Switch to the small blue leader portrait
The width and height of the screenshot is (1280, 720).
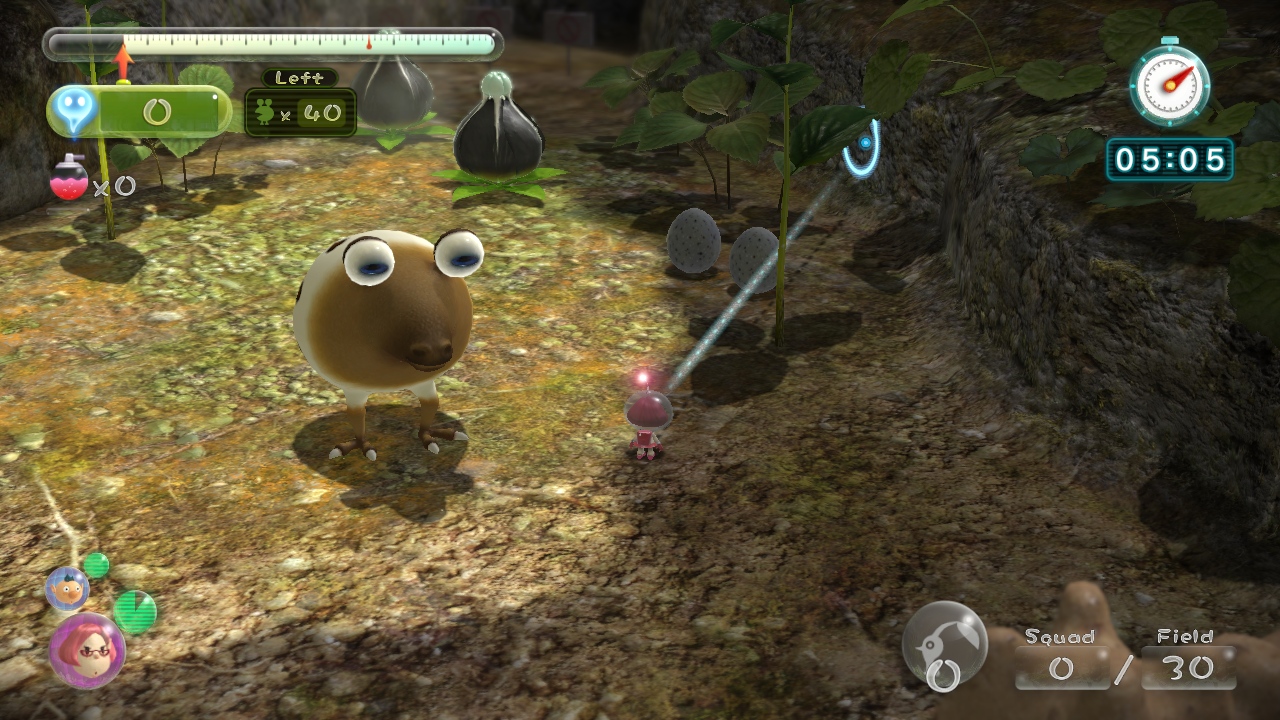pyautogui.click(x=67, y=588)
